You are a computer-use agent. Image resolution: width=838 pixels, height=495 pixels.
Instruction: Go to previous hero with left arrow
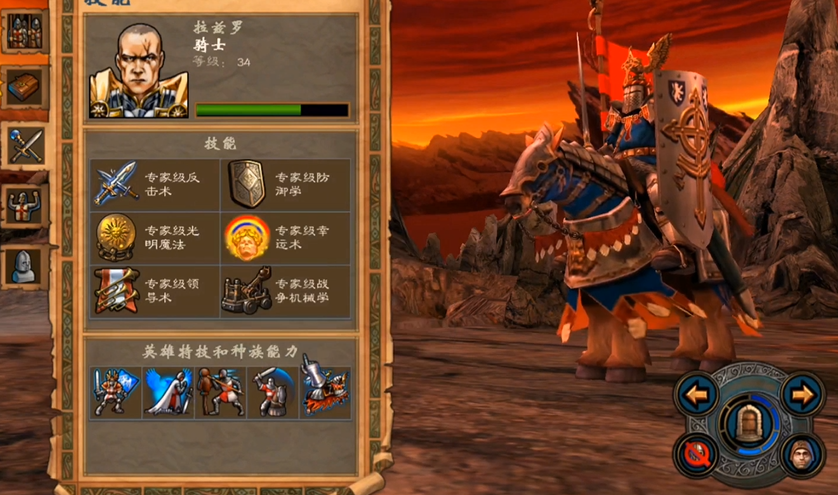[x=697, y=394]
